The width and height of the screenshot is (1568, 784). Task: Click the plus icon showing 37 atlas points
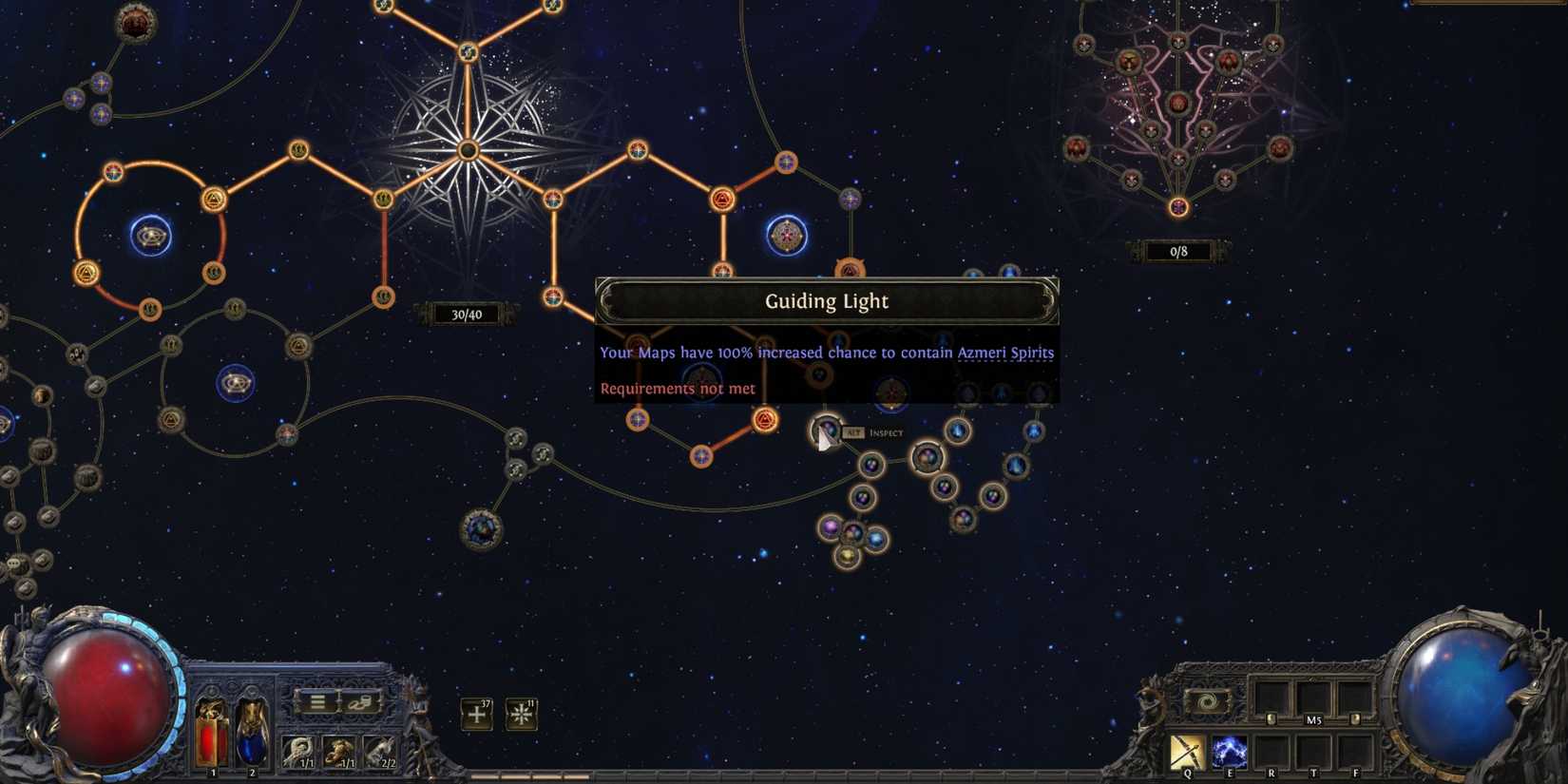pos(475,714)
